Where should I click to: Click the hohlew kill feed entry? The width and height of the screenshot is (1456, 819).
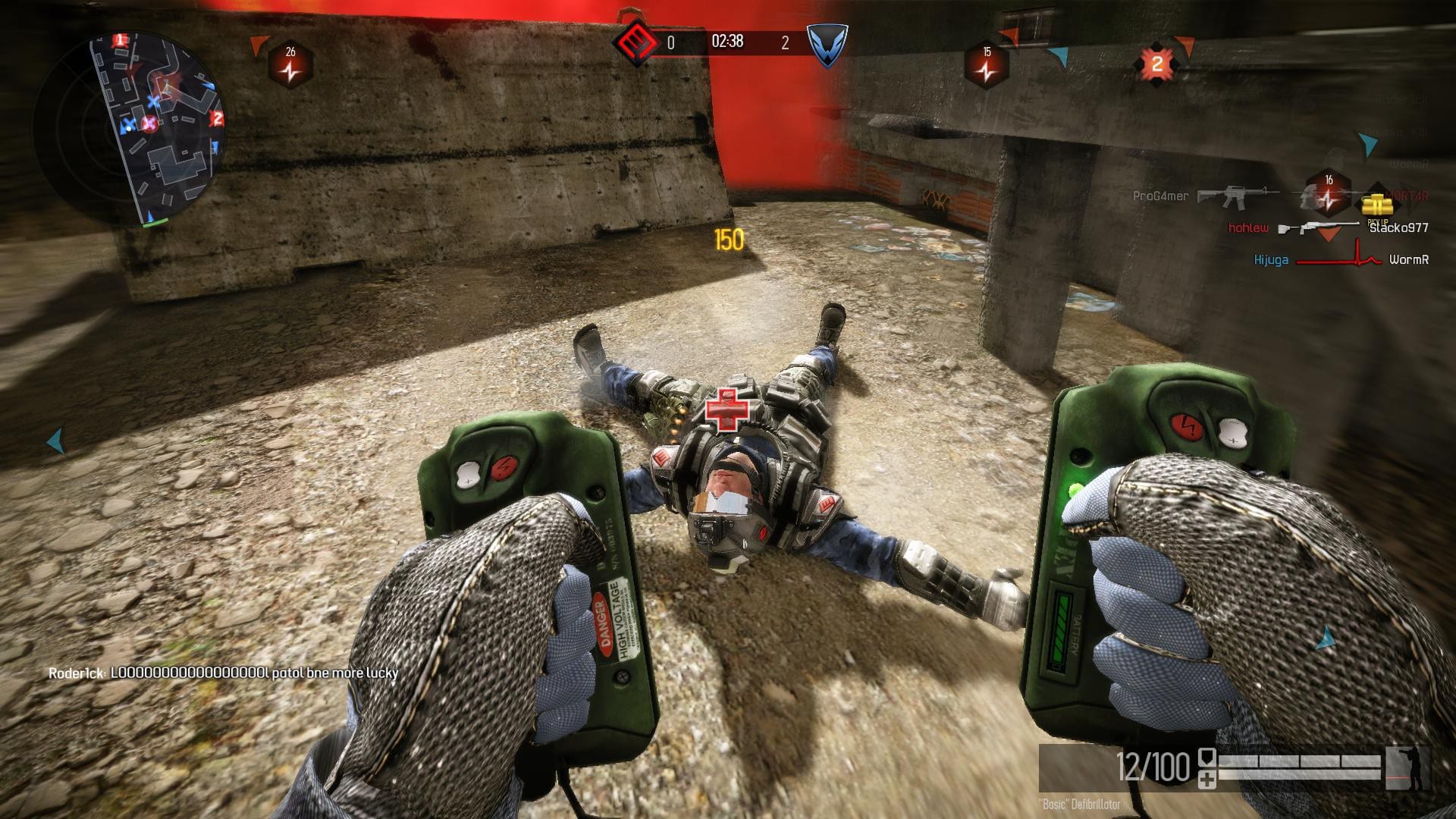coord(1327,227)
